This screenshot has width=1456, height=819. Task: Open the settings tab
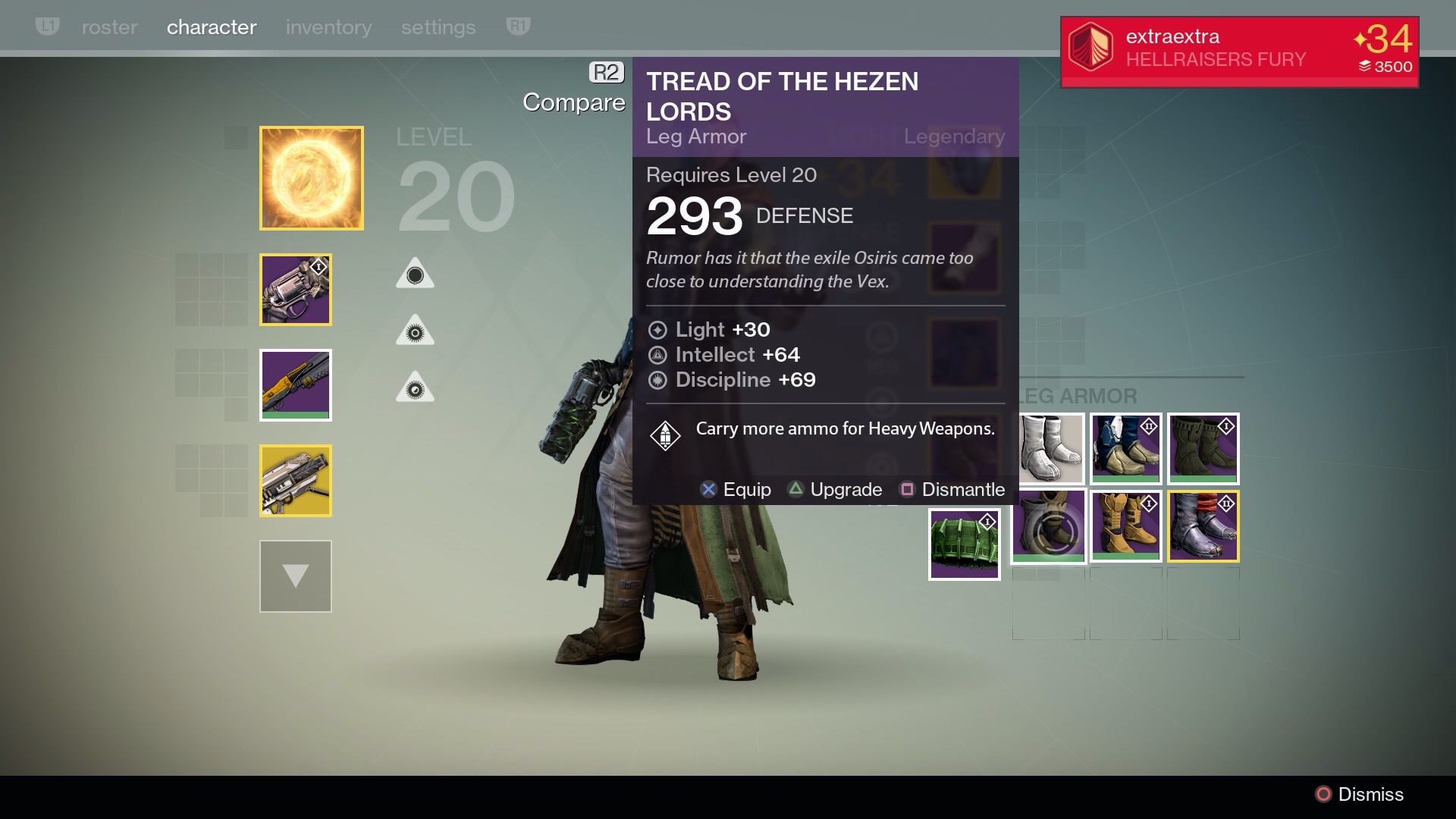pos(438,27)
